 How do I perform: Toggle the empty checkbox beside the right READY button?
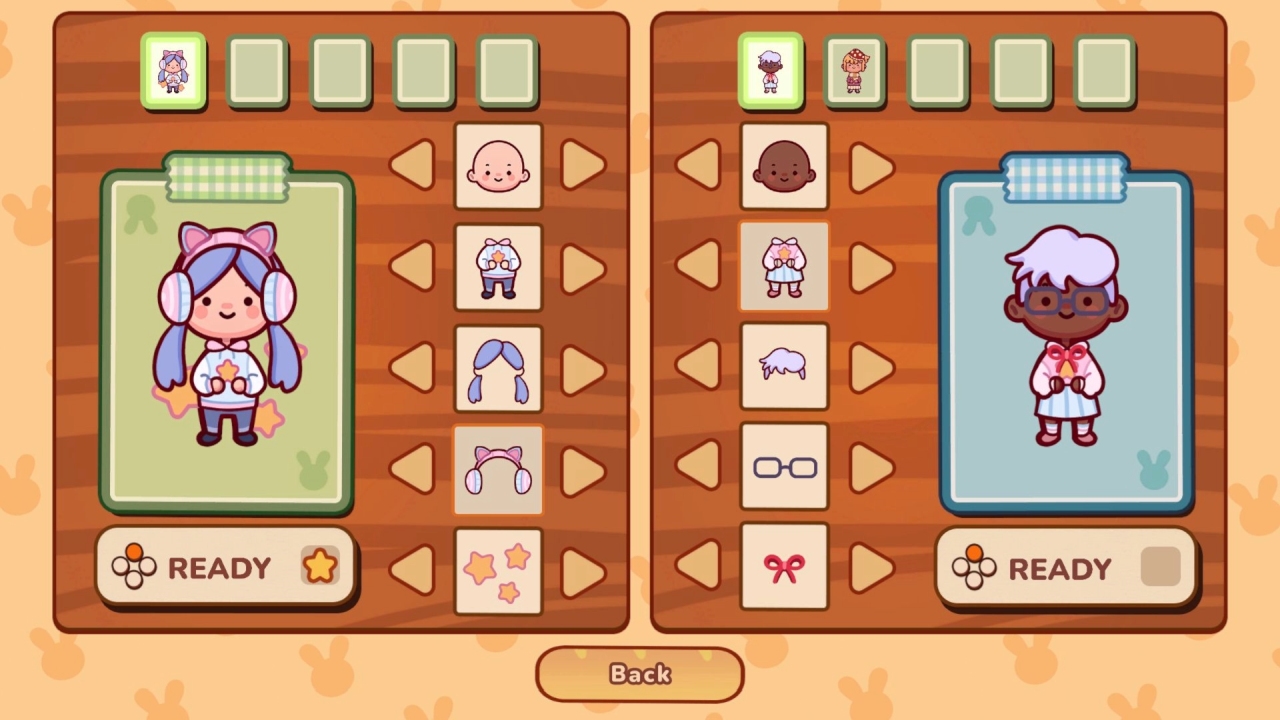[x=1160, y=567]
